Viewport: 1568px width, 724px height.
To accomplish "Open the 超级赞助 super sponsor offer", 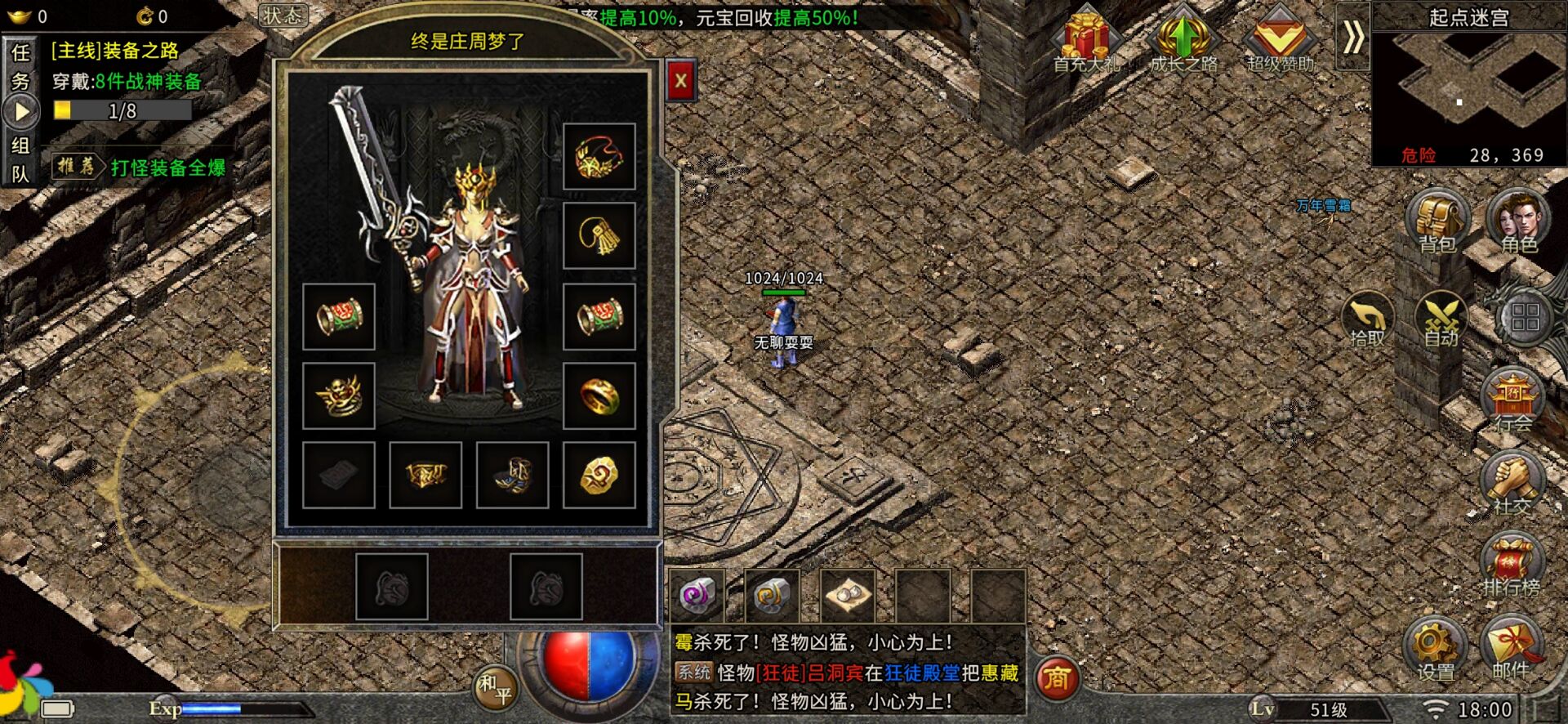I will tap(1280, 41).
